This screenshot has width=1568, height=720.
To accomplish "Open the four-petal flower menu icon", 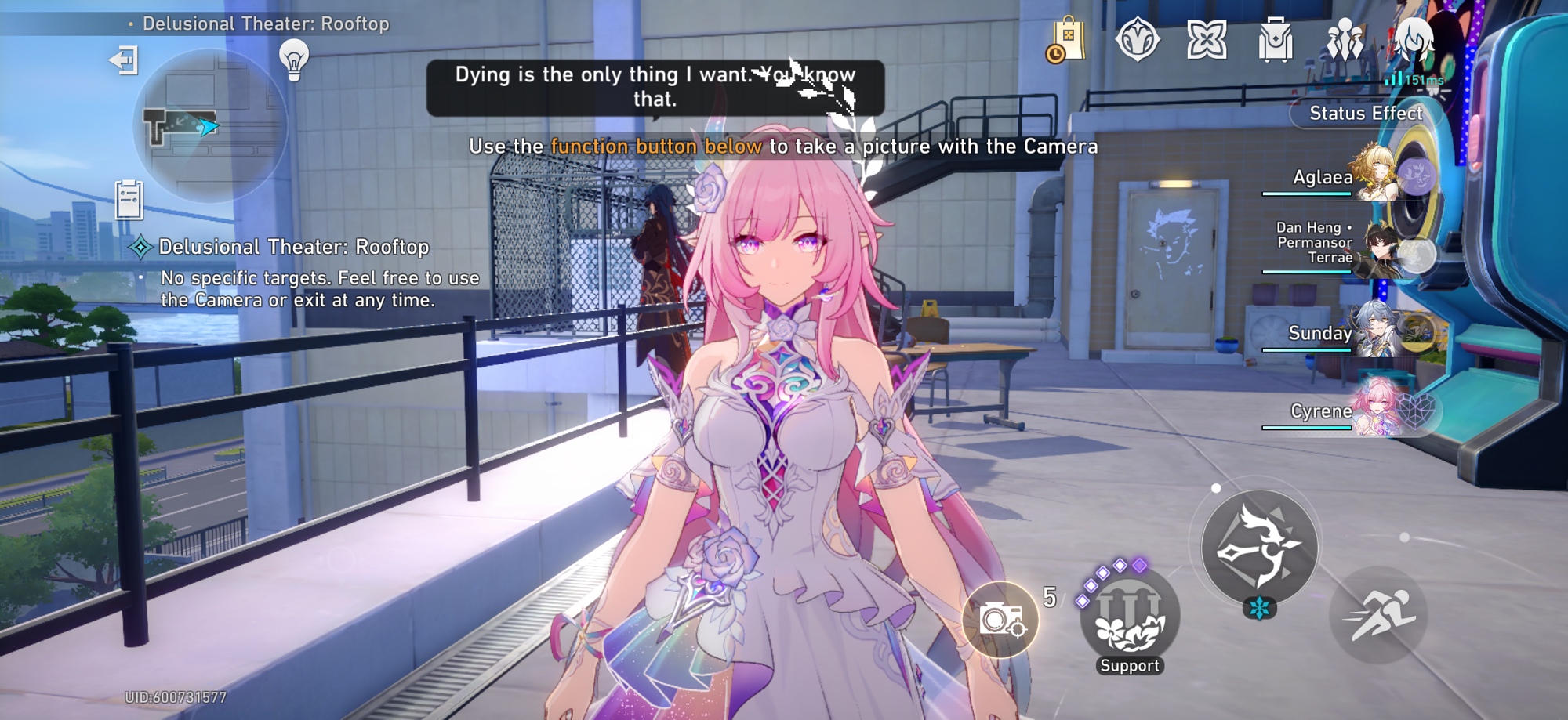I will tap(1206, 39).
